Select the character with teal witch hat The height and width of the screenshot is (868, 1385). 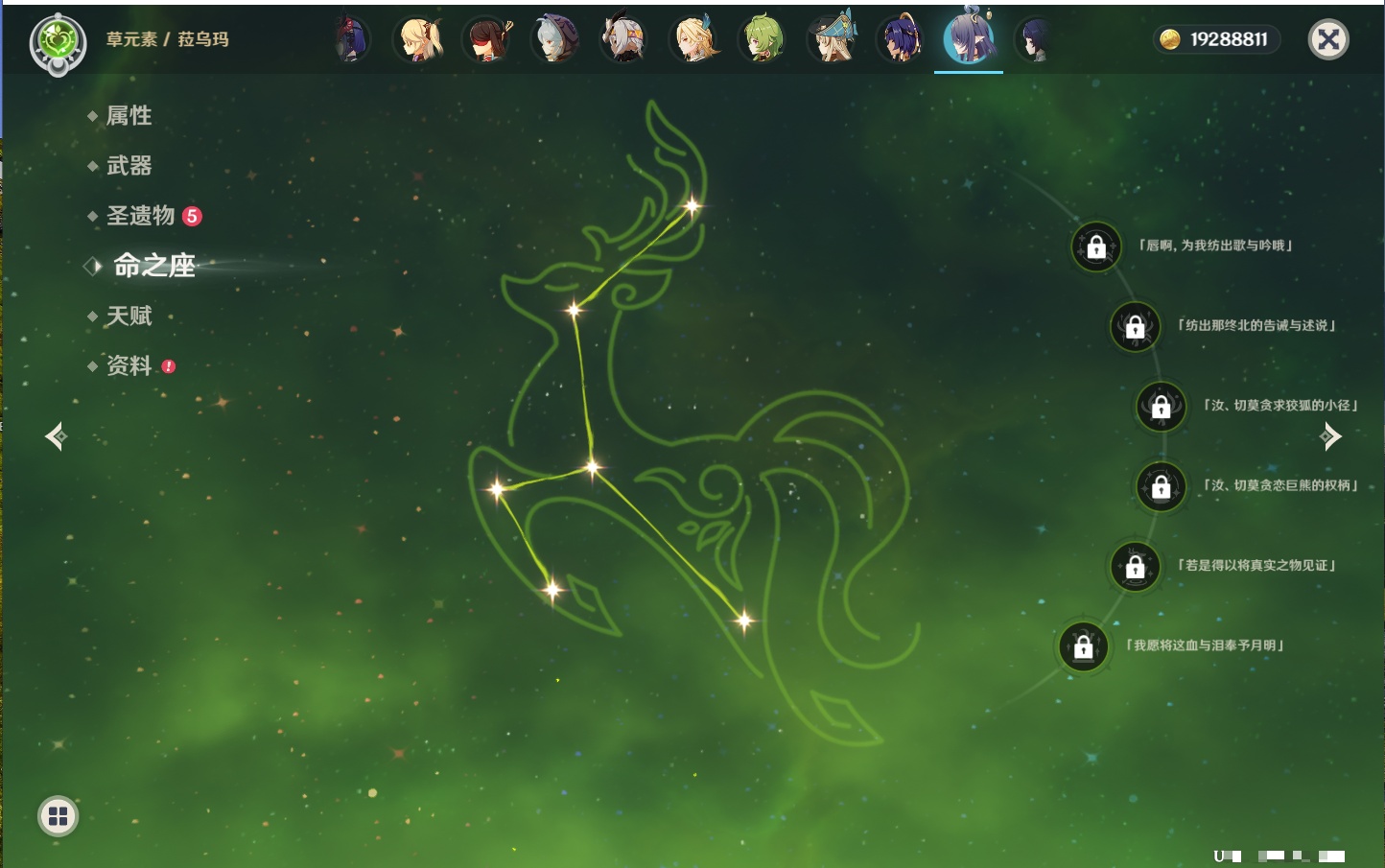click(832, 39)
